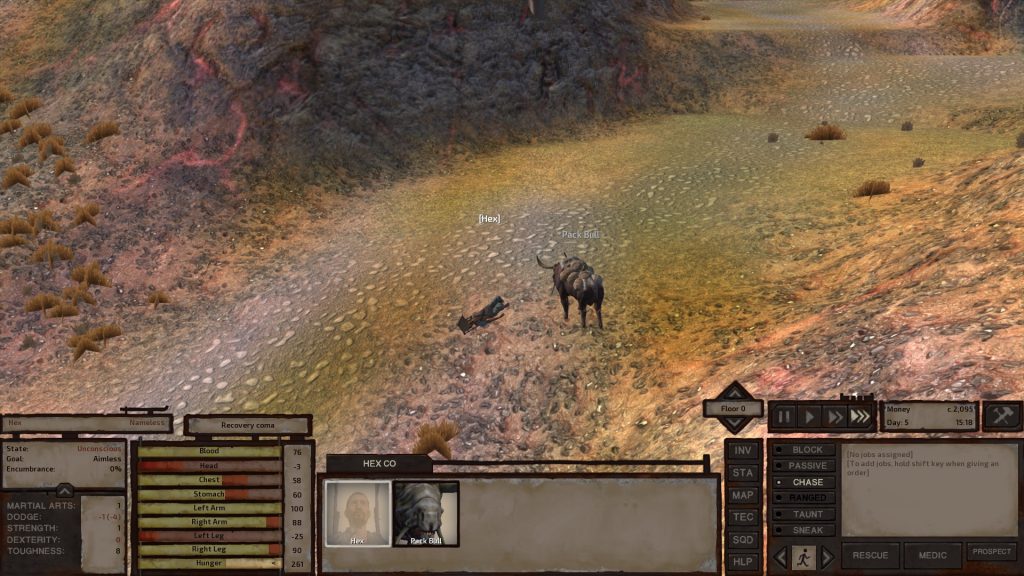Open the STA stats panel
1024x576 pixels.
click(x=742, y=473)
